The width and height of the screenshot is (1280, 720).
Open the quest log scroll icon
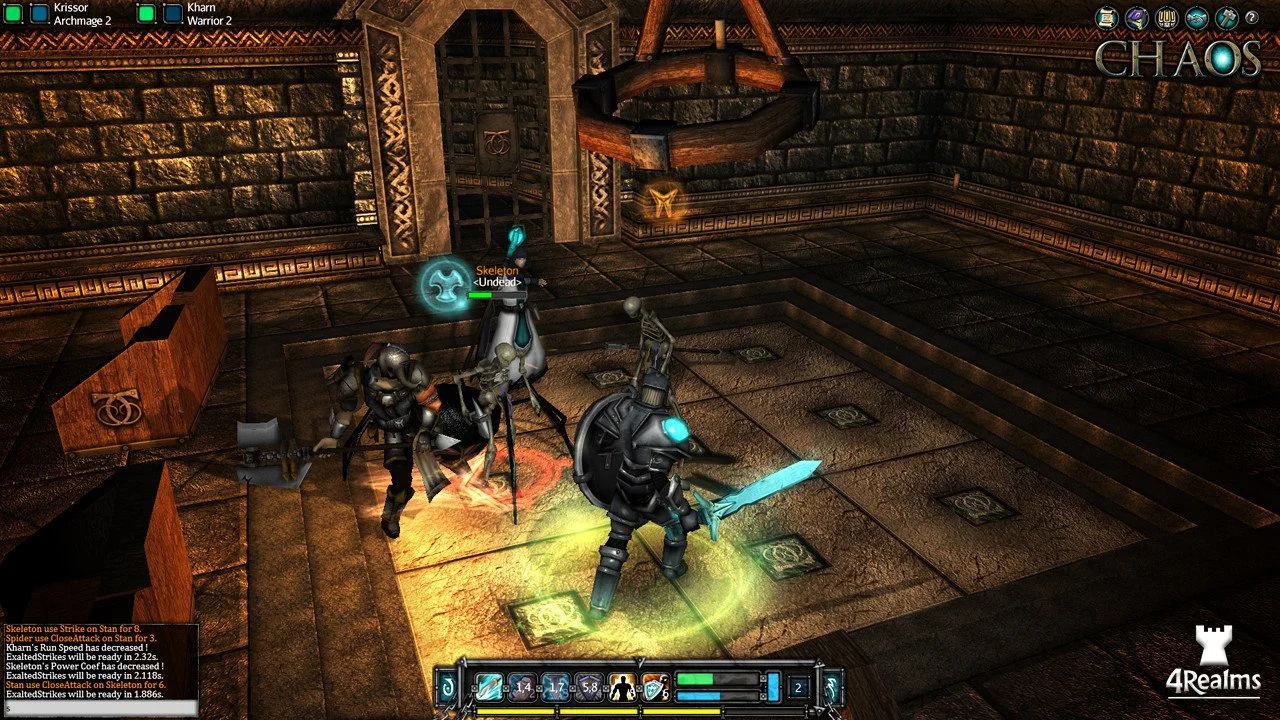point(1105,17)
